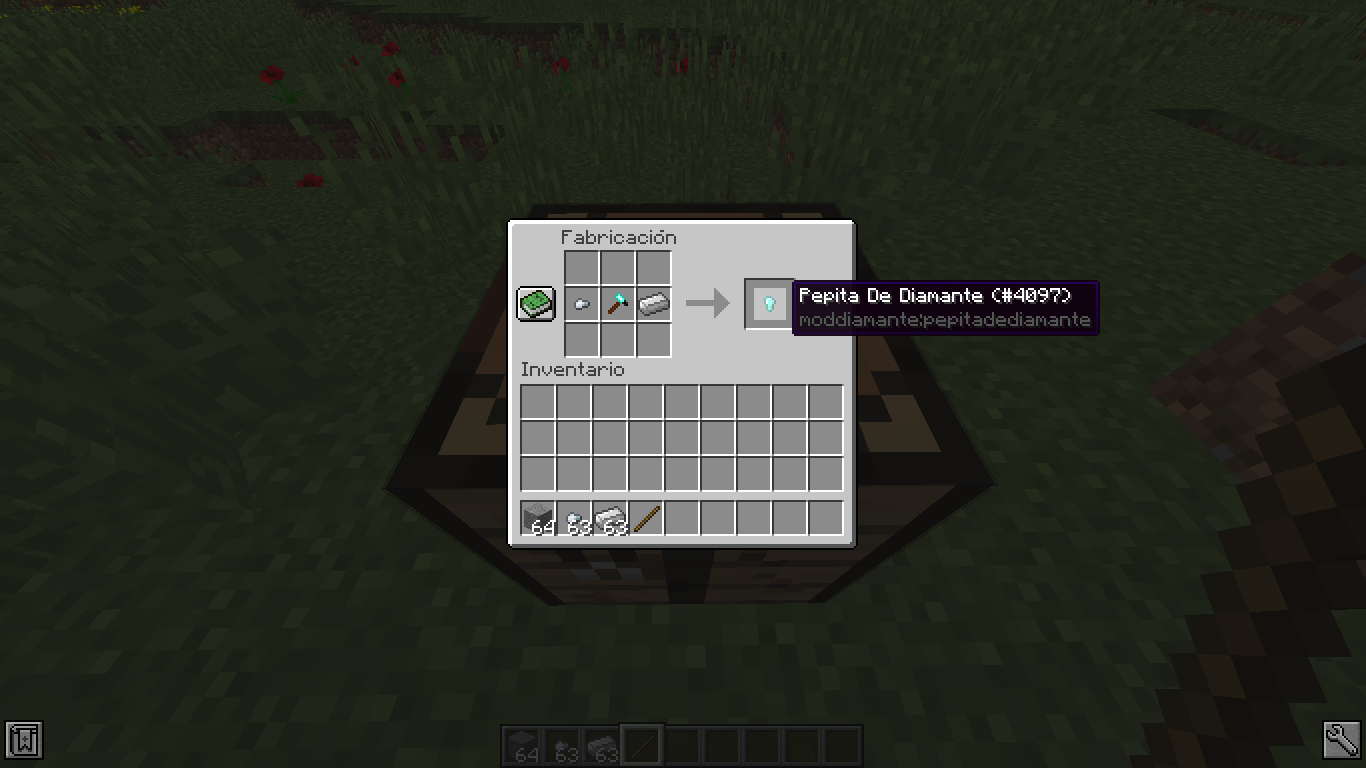Select the diamond pickaxe in the crafting grid
Viewport: 1366px width, 768px height.
(618, 303)
